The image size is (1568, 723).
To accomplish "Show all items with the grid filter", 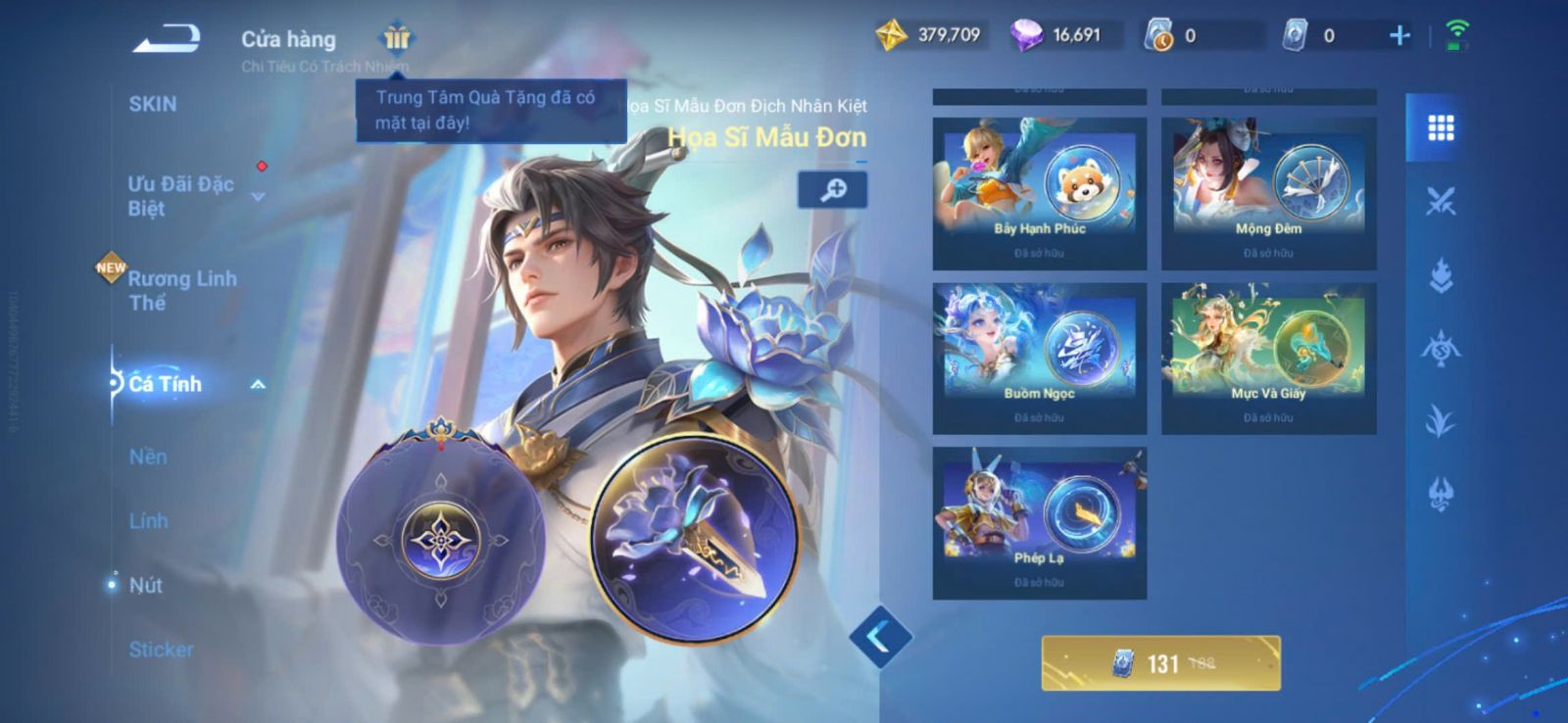I will 1440,128.
